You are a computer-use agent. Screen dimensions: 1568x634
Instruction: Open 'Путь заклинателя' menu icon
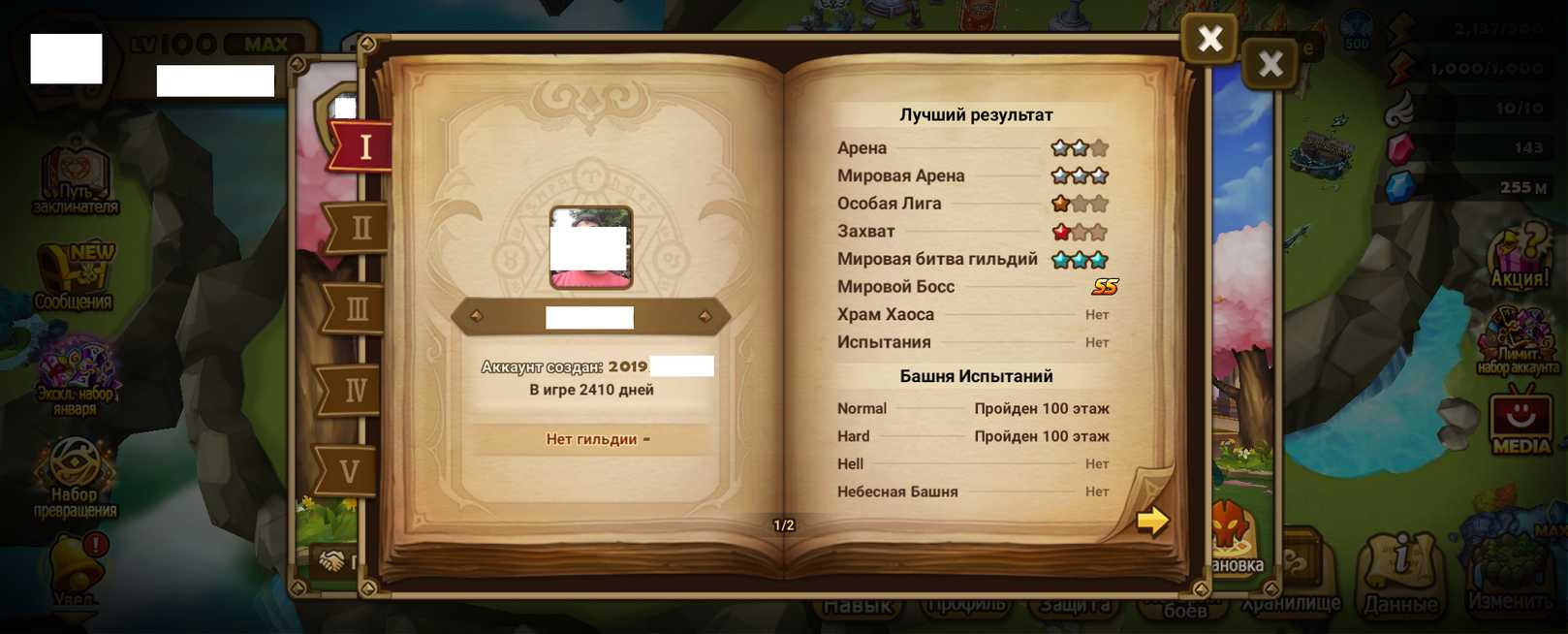click(76, 179)
